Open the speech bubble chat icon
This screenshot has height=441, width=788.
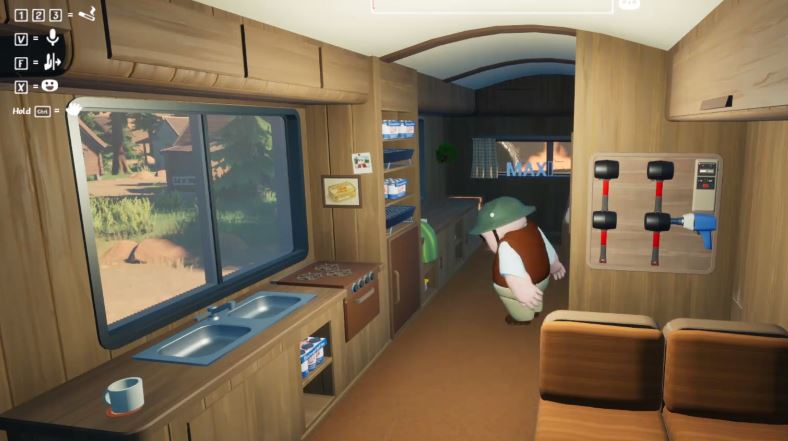click(x=629, y=4)
